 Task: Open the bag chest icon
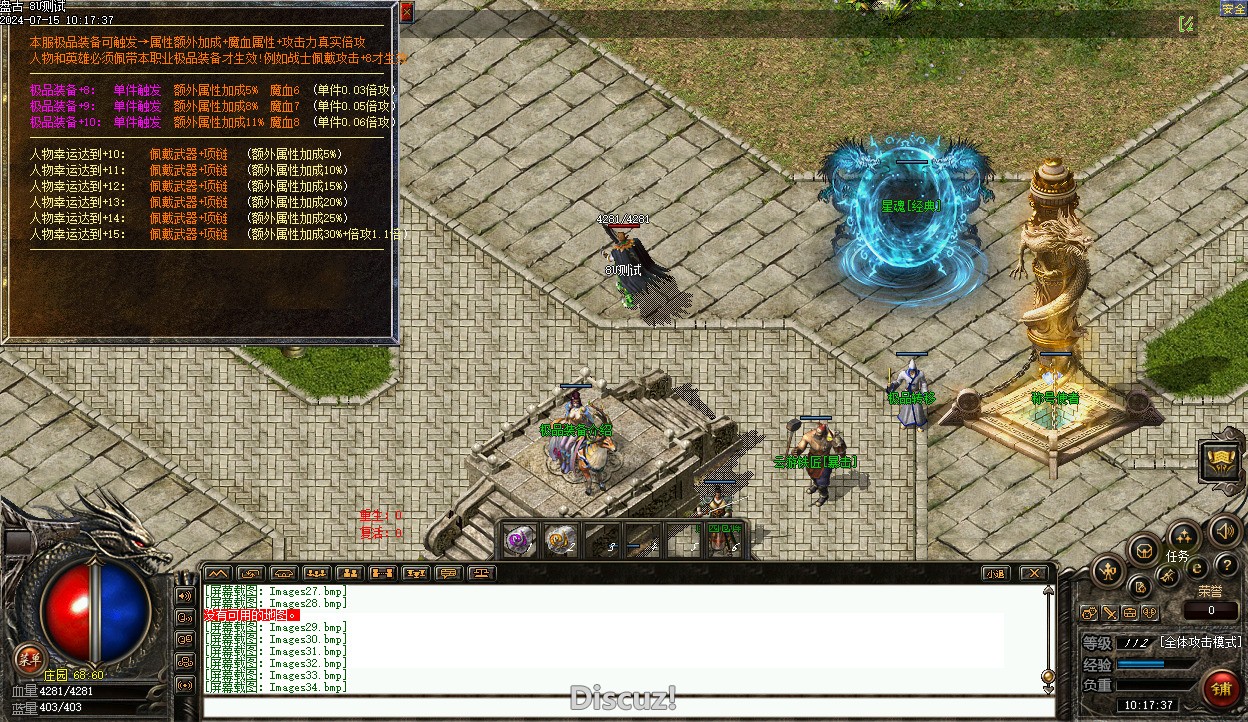click(1144, 550)
